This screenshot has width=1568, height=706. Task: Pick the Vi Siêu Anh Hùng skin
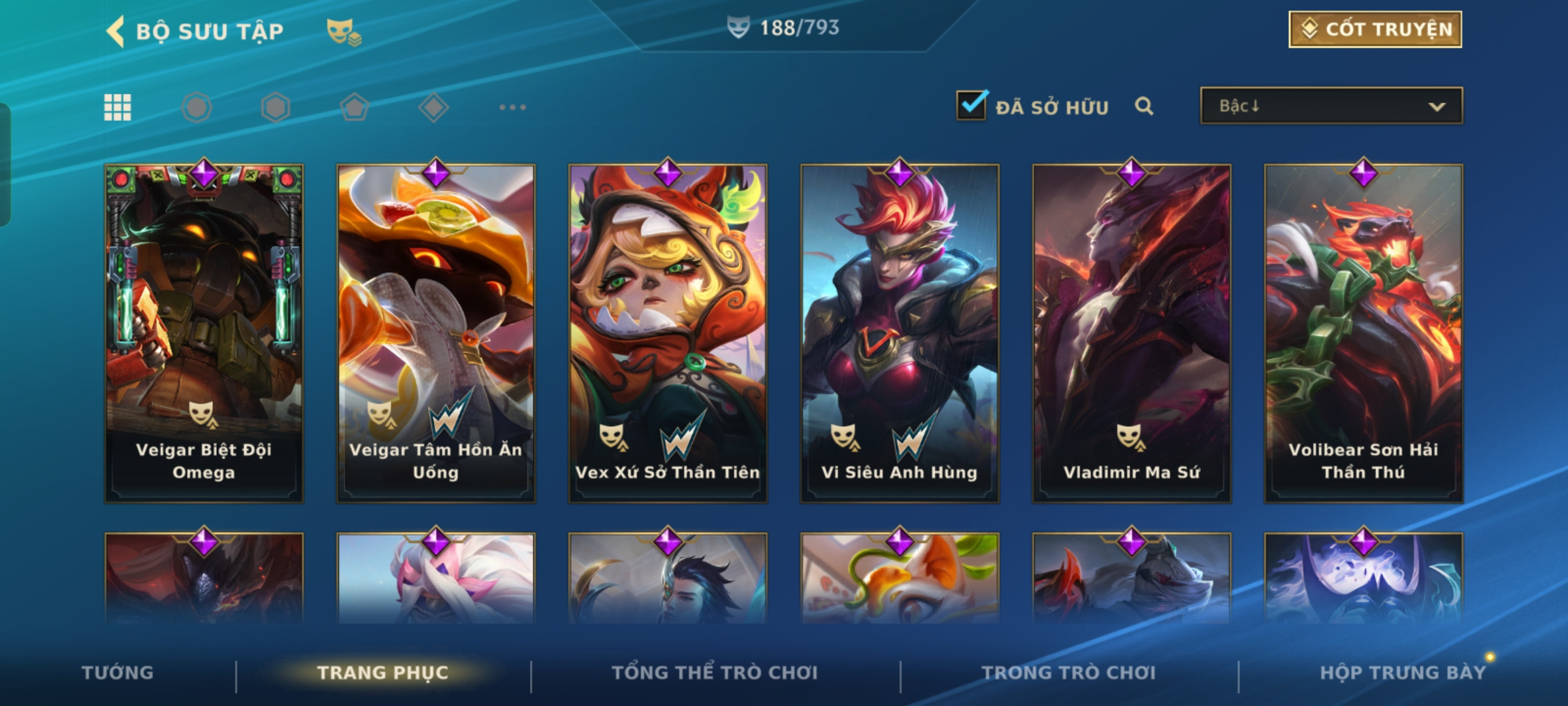(x=900, y=333)
